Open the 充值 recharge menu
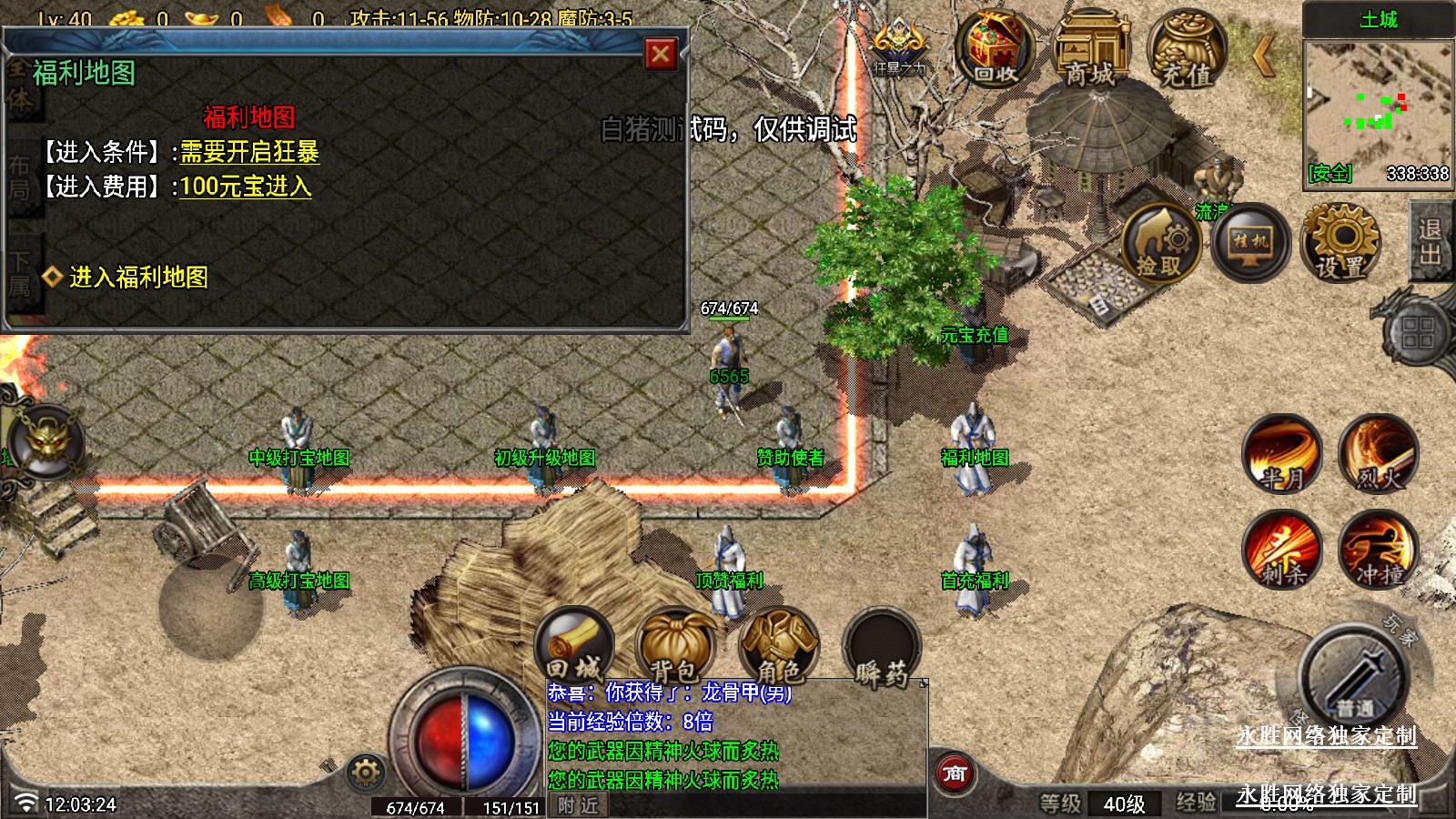 coord(1186,51)
